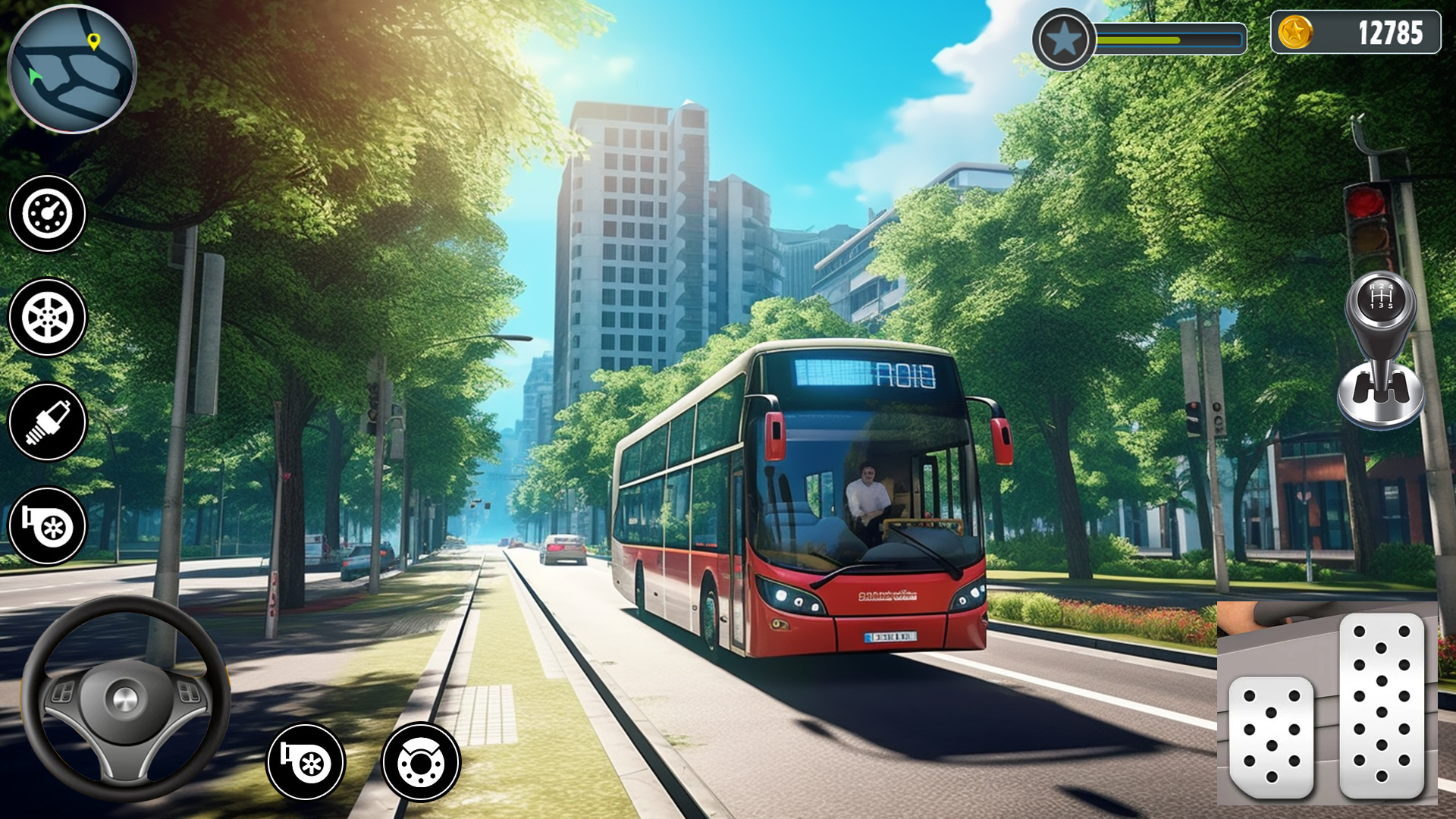Open the tire wheel icon on sidebar
Viewport: 1456px width, 819px height.
click(47, 316)
